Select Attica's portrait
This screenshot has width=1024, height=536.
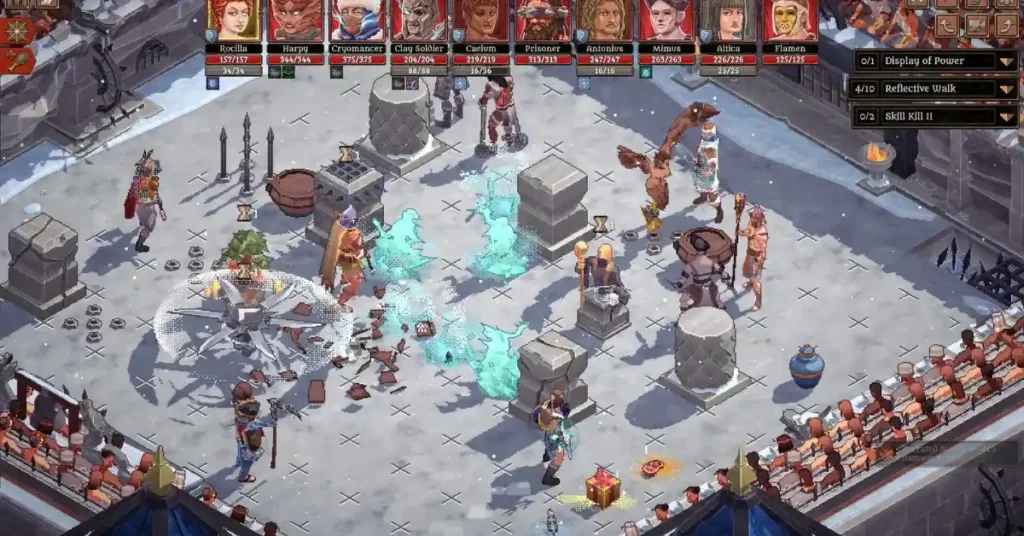point(728,20)
